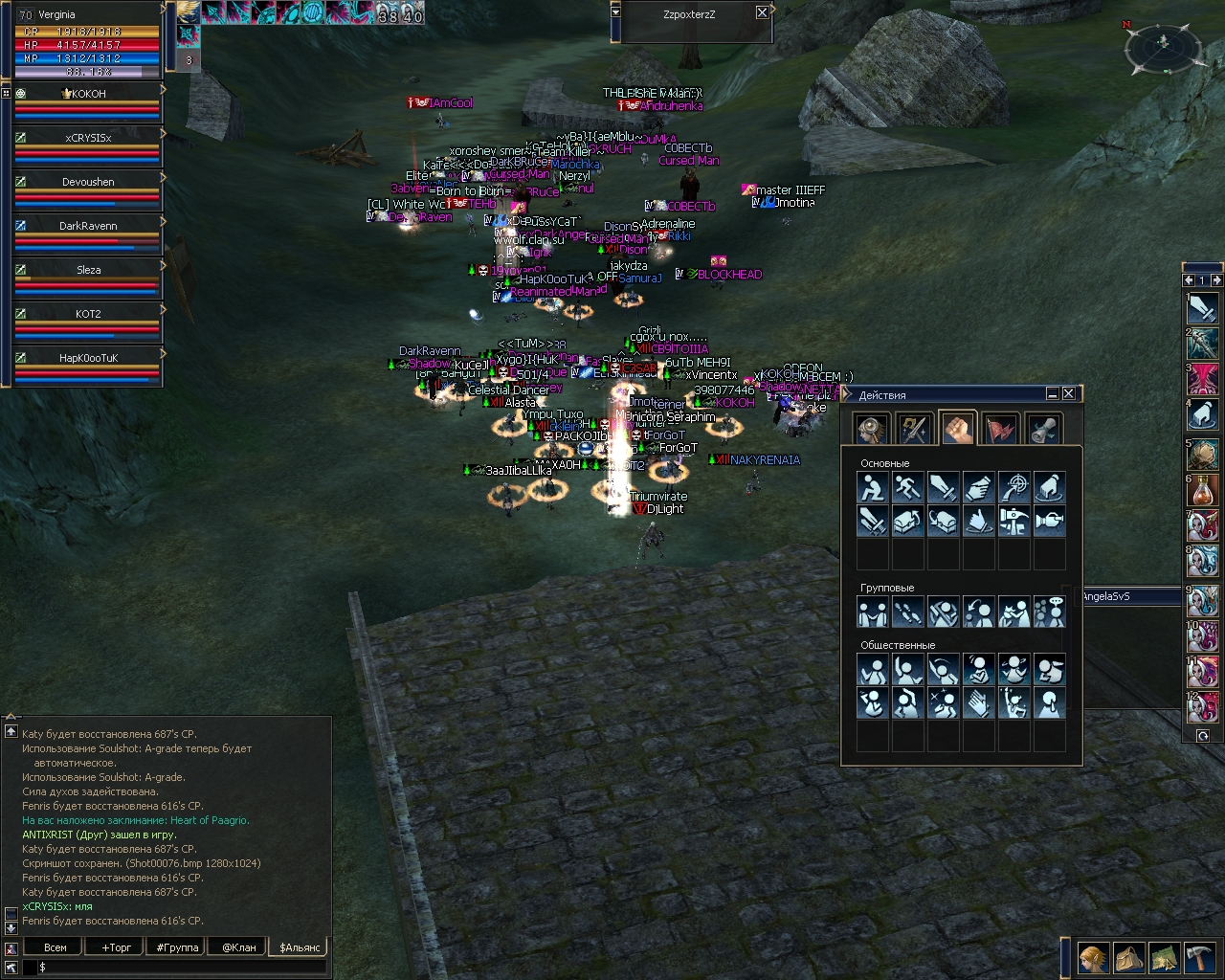Switch to the +Торг chat tab
This screenshot has width=1225, height=980.
[117, 947]
